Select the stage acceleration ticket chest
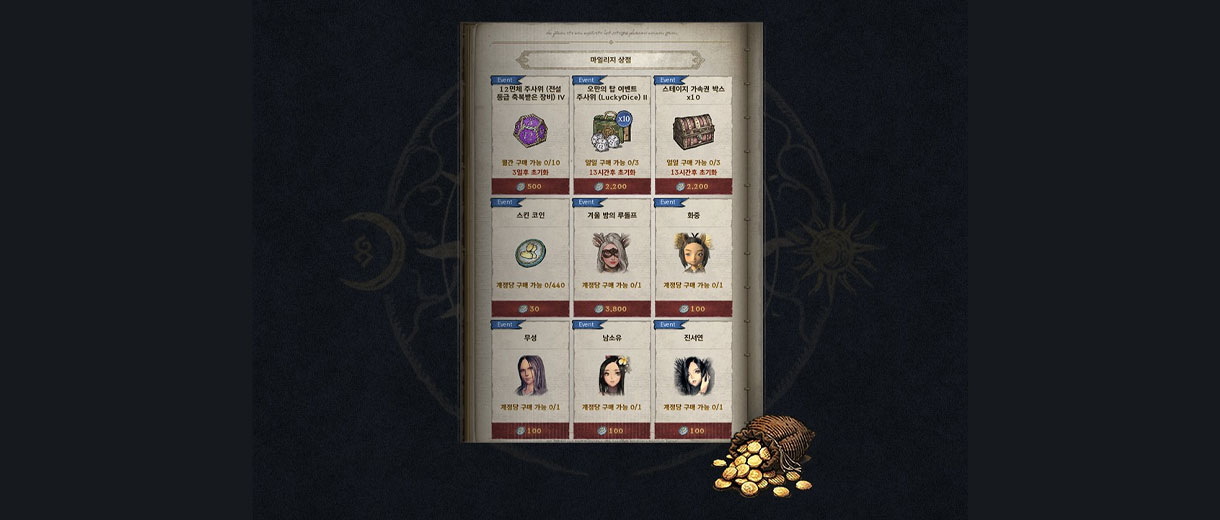Viewport: 1220px width, 520px height. click(692, 129)
